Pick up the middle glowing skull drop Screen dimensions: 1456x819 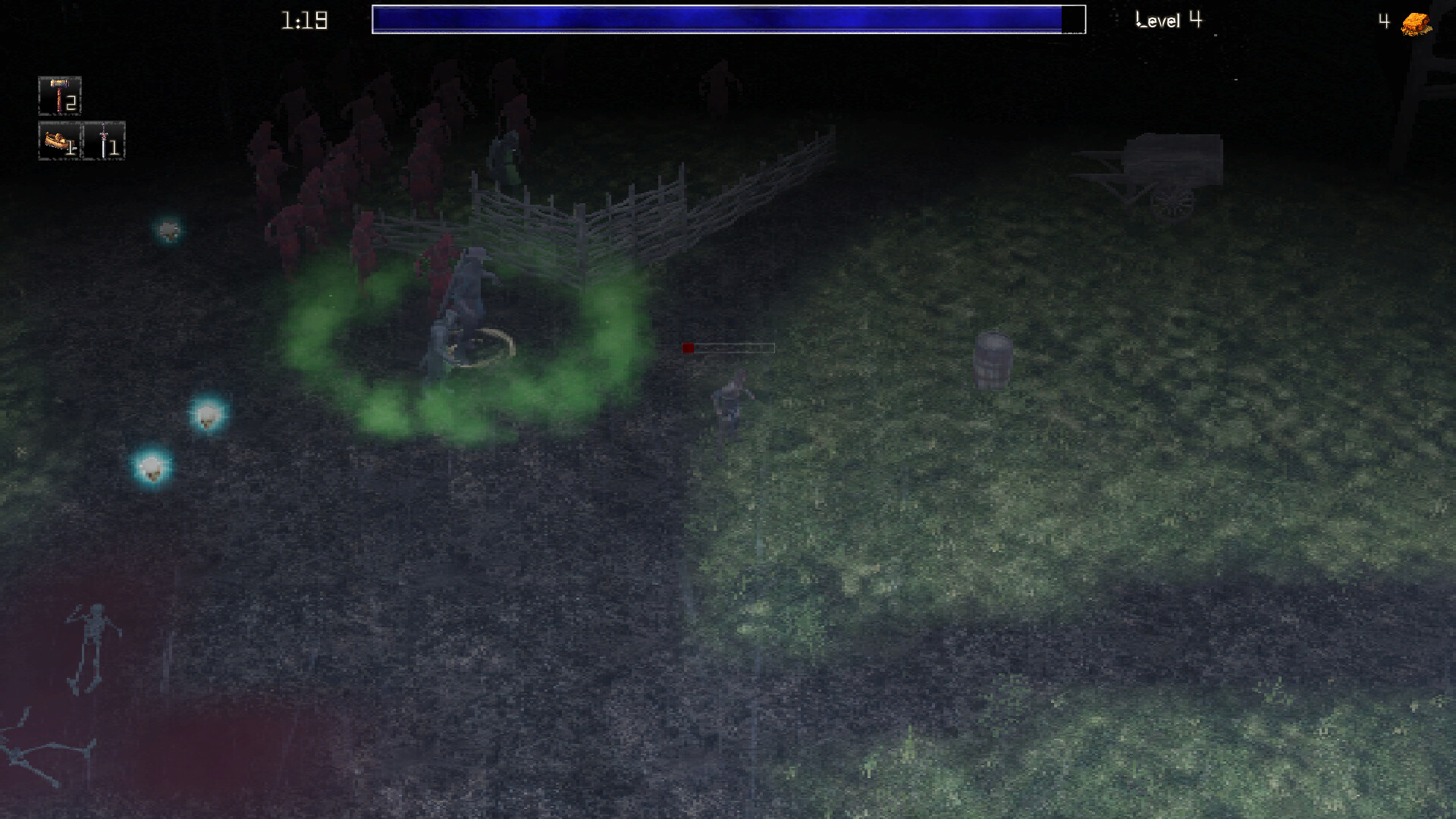tap(206, 416)
